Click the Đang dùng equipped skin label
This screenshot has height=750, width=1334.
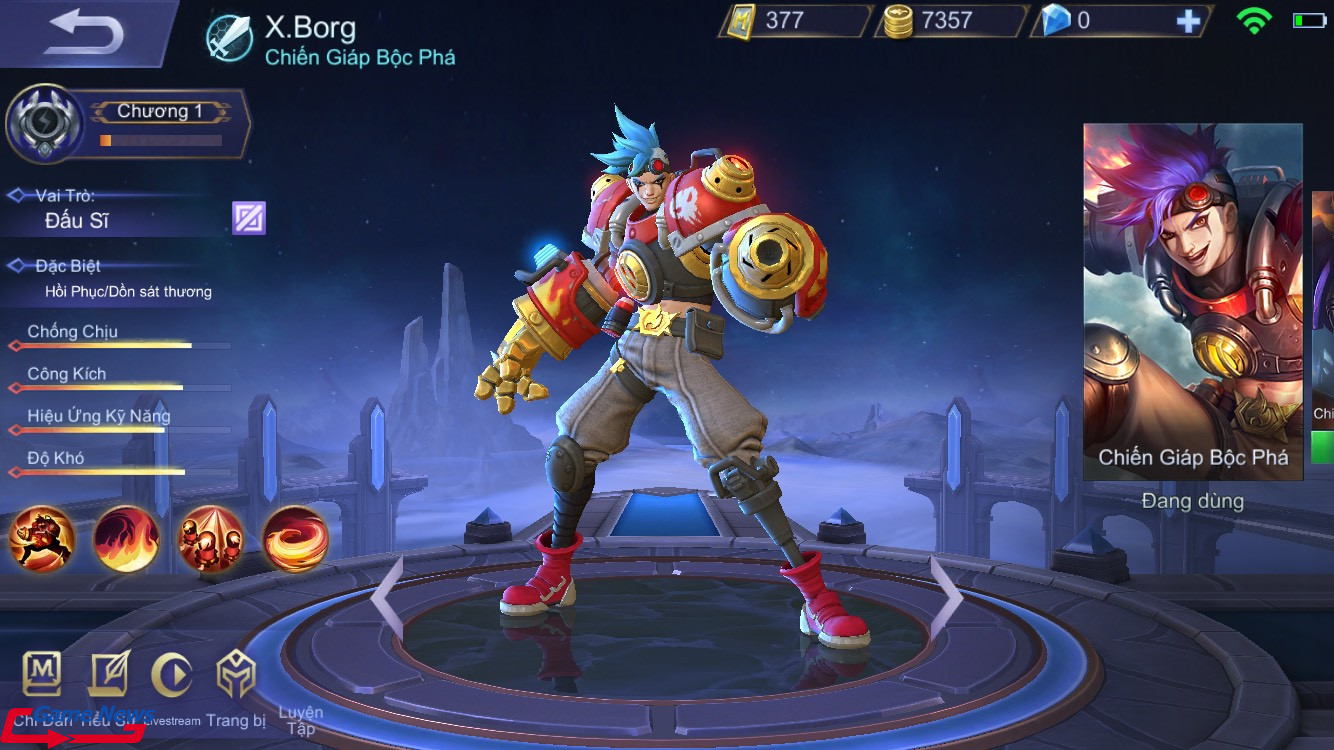point(1191,500)
